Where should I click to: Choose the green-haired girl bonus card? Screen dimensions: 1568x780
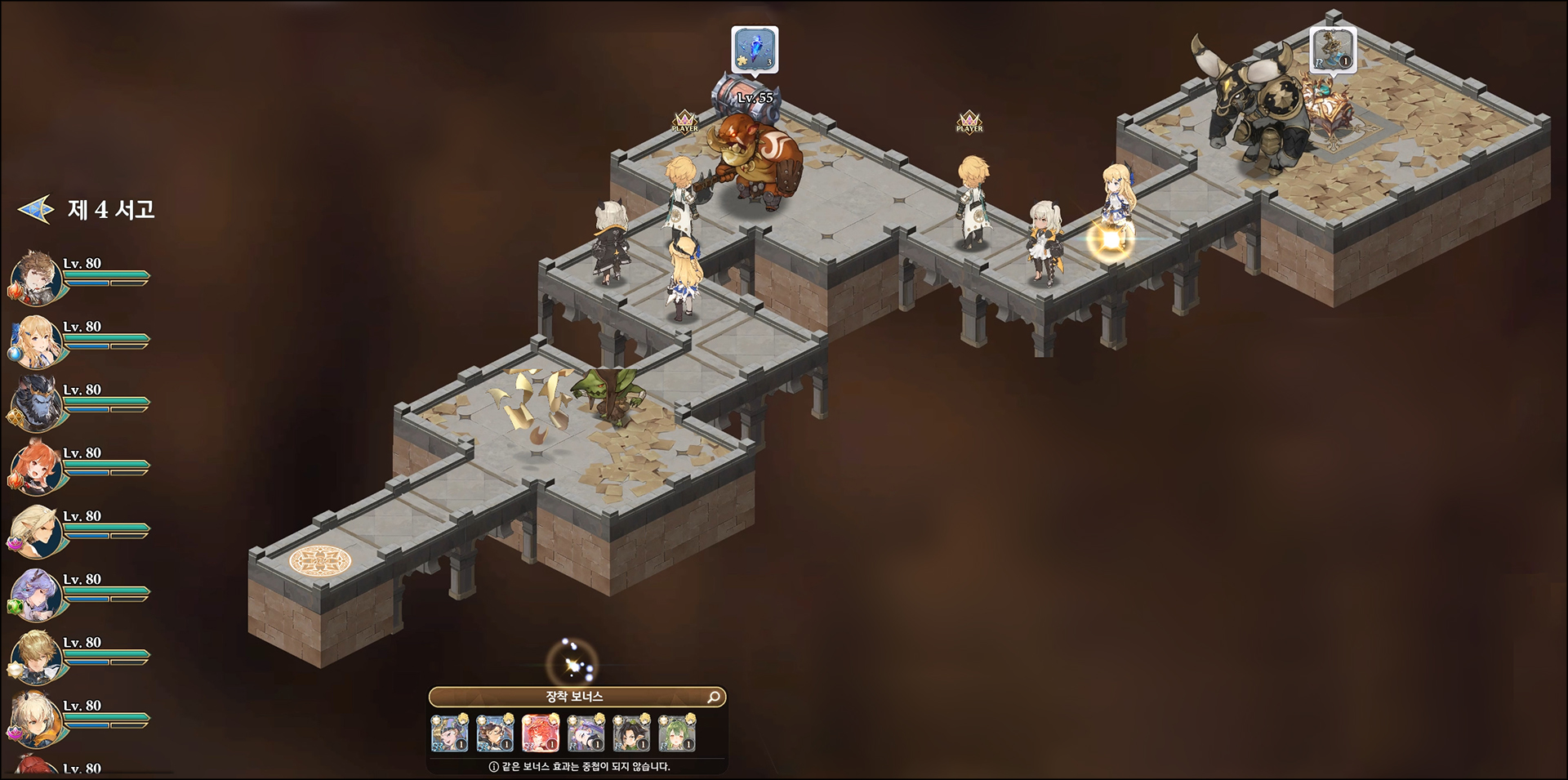[x=676, y=733]
